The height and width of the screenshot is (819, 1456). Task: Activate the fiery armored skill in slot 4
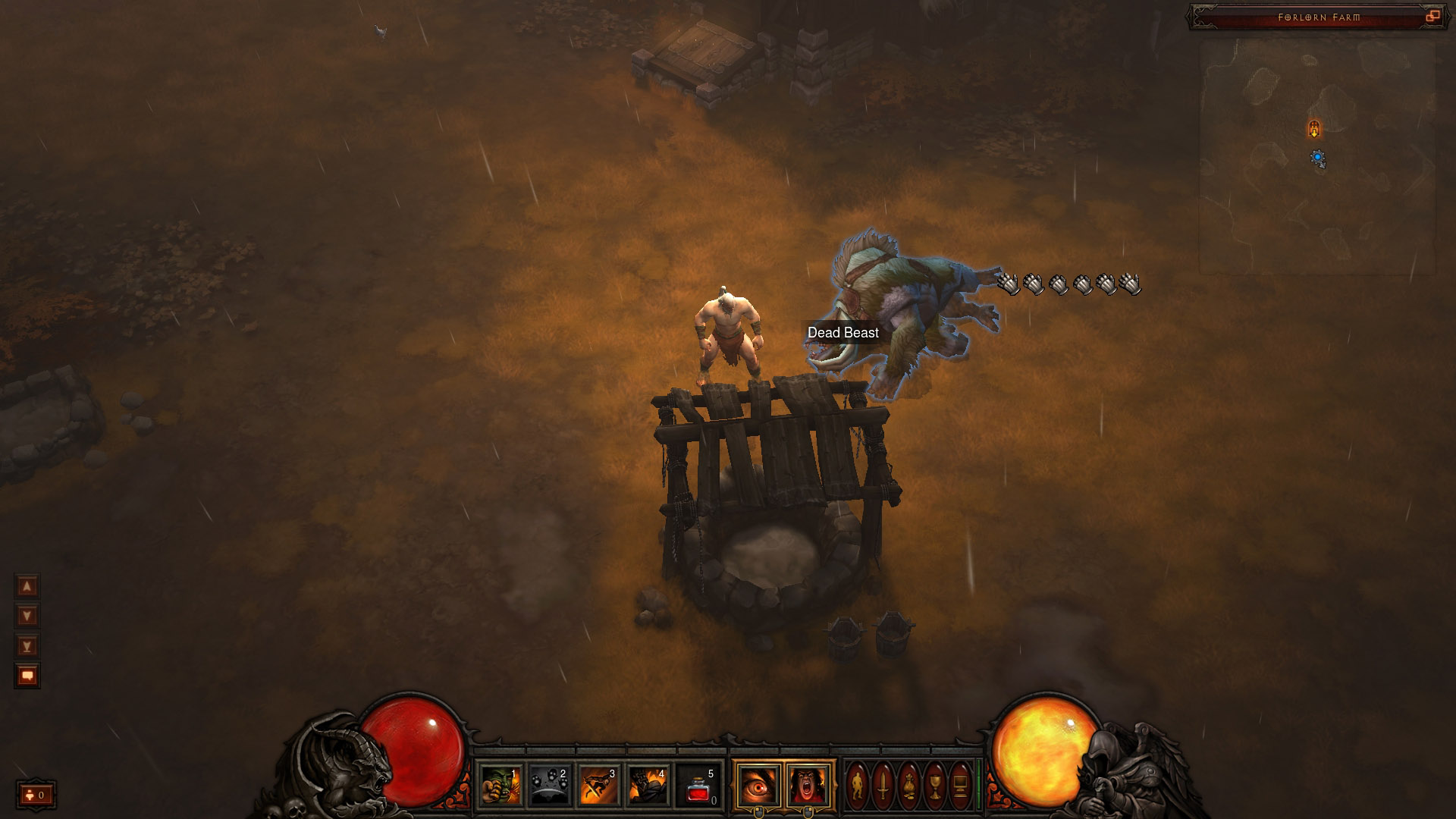point(648,785)
